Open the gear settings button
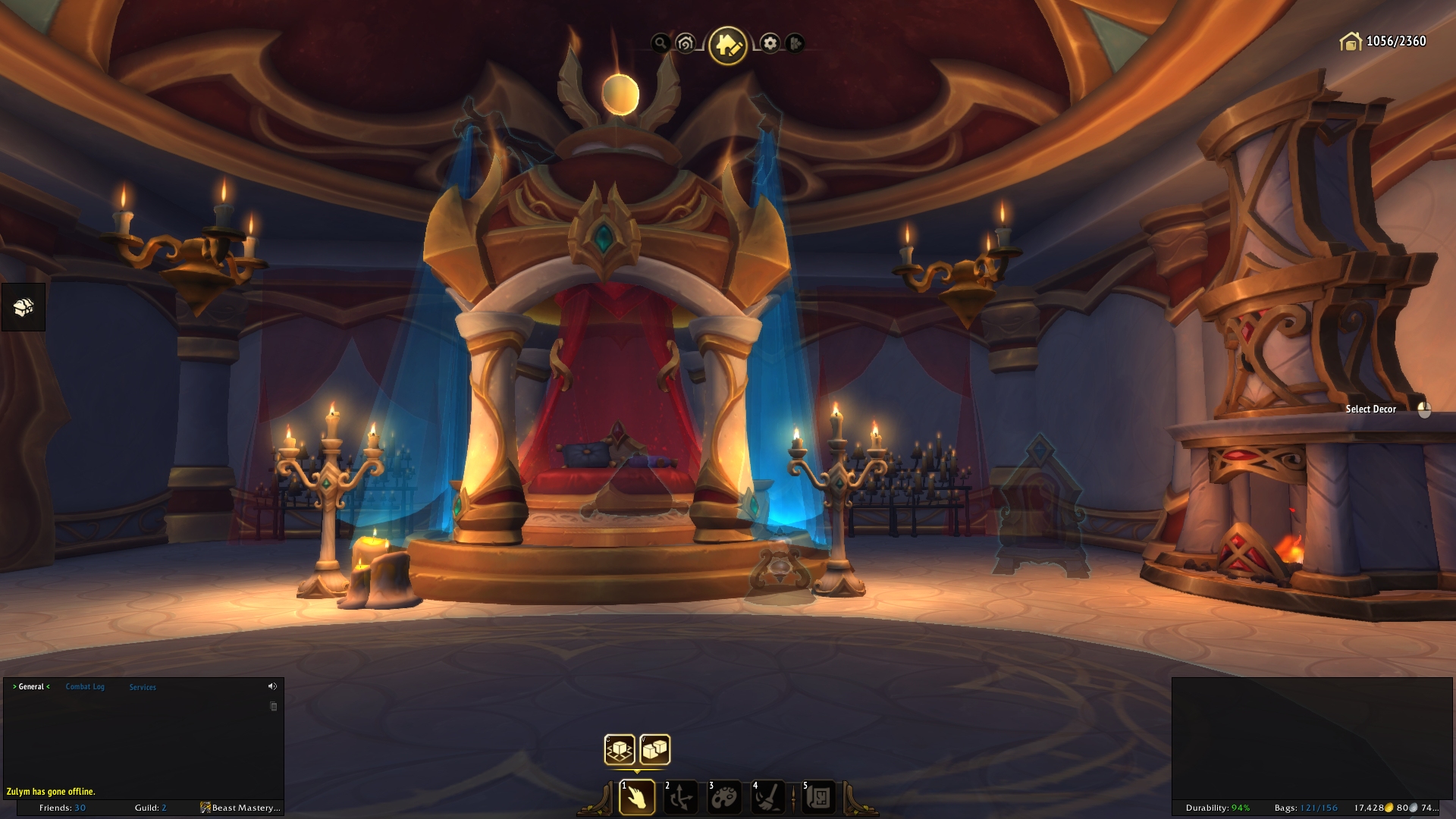 770,43
